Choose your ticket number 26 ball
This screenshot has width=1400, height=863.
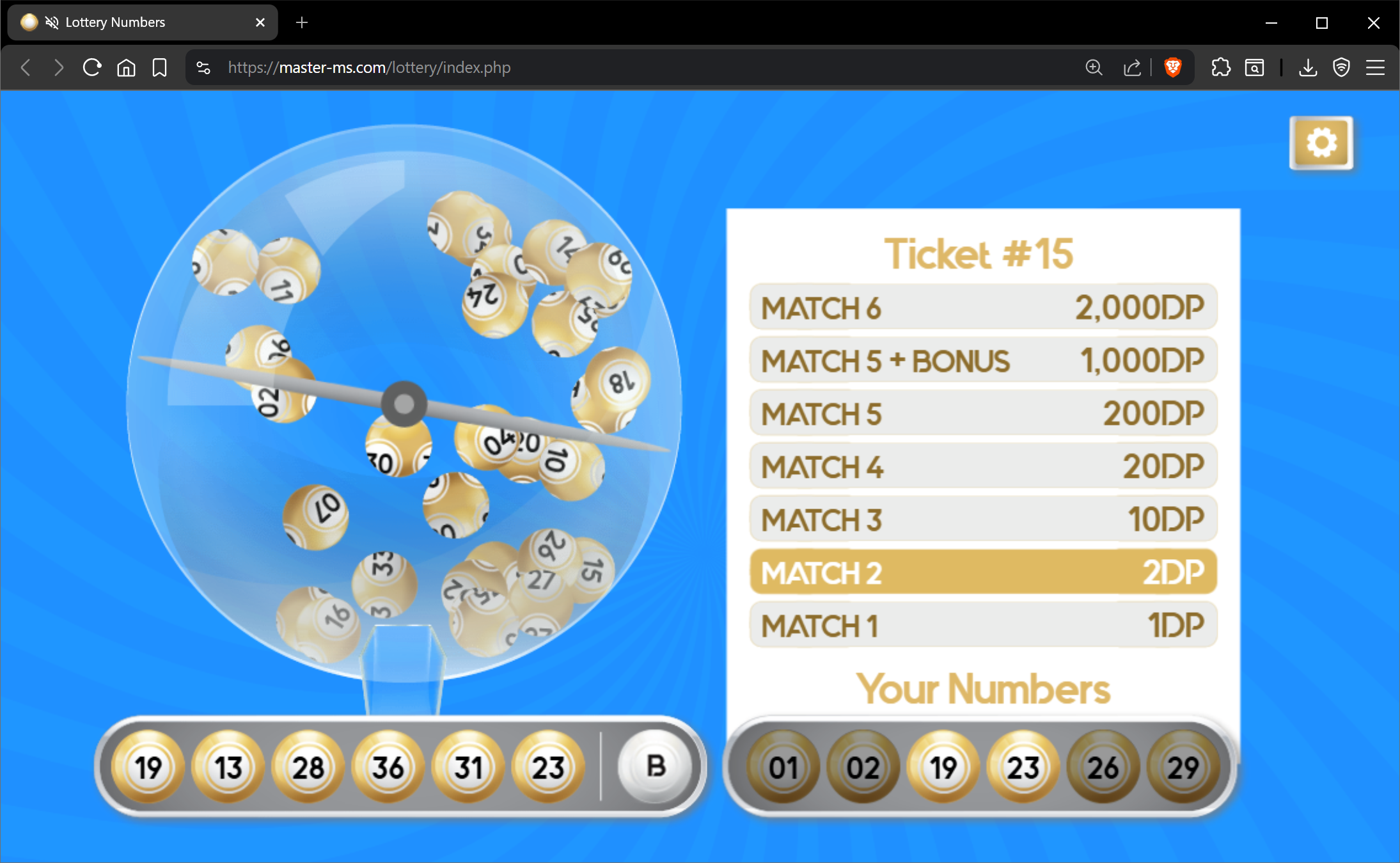pyautogui.click(x=1103, y=767)
